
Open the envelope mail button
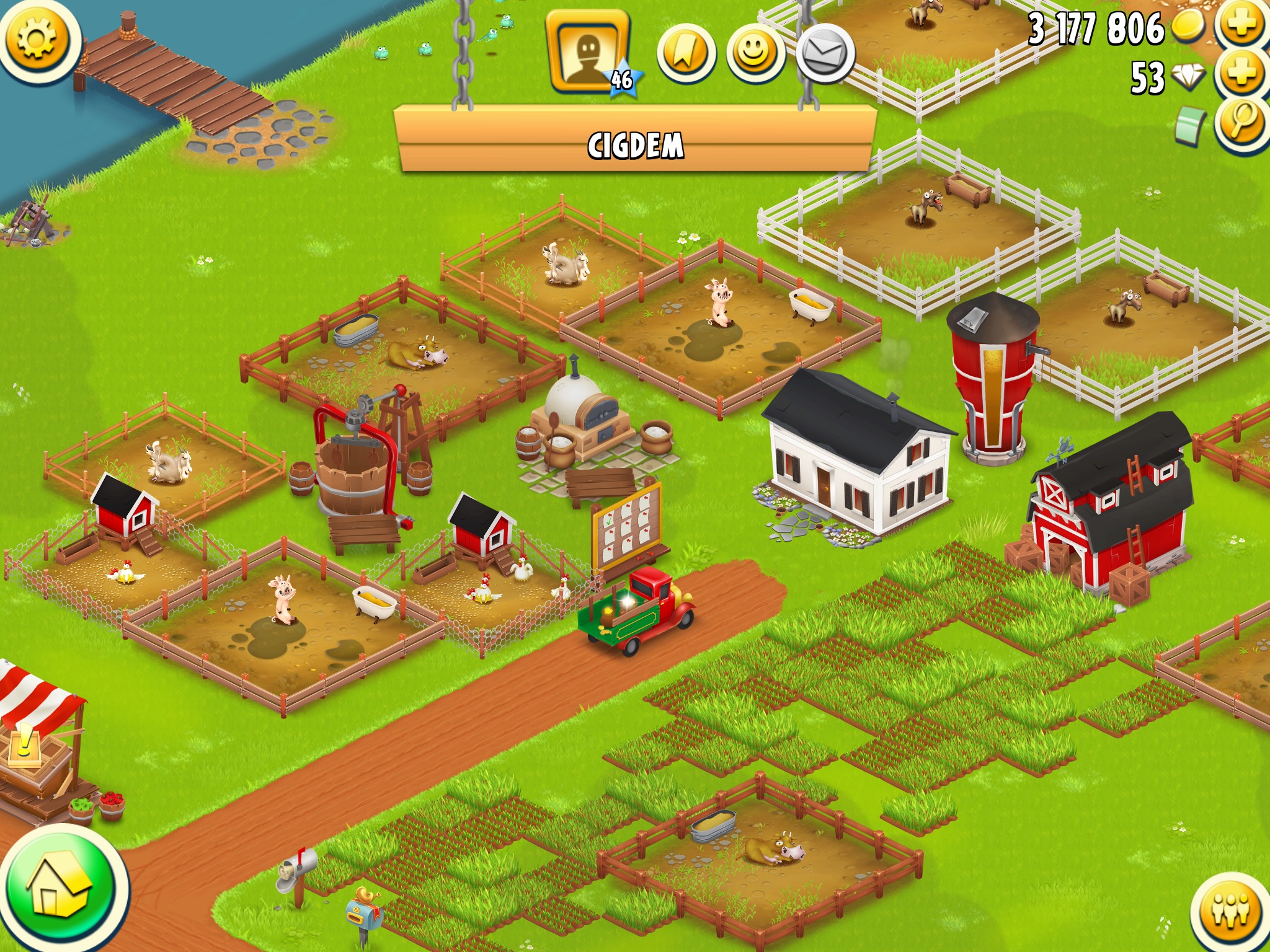825,55
